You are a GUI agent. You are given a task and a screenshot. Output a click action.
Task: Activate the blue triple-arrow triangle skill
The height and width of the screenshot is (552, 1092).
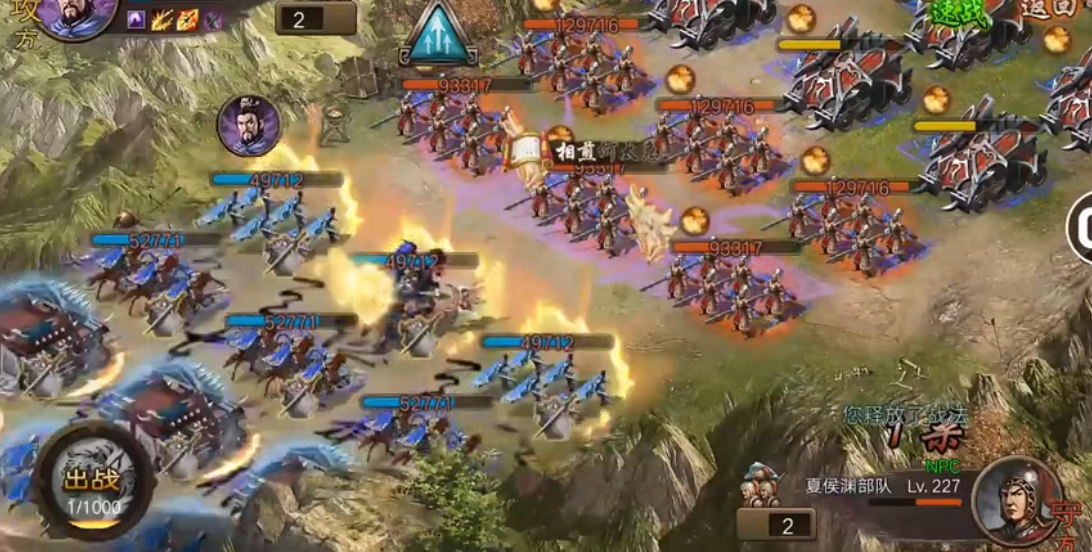click(x=437, y=36)
